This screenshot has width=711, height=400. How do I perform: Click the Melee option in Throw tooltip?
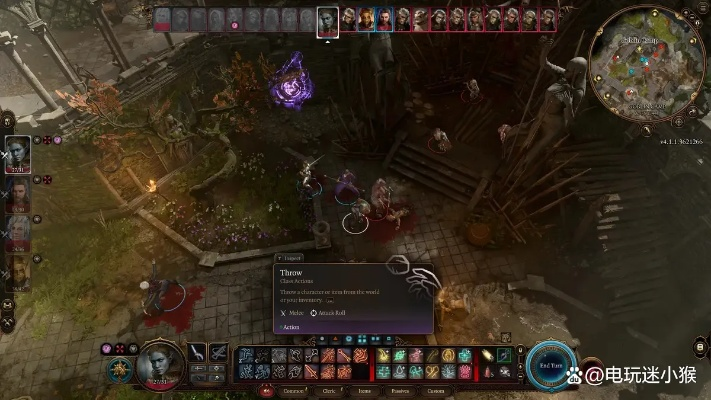pyautogui.click(x=293, y=313)
